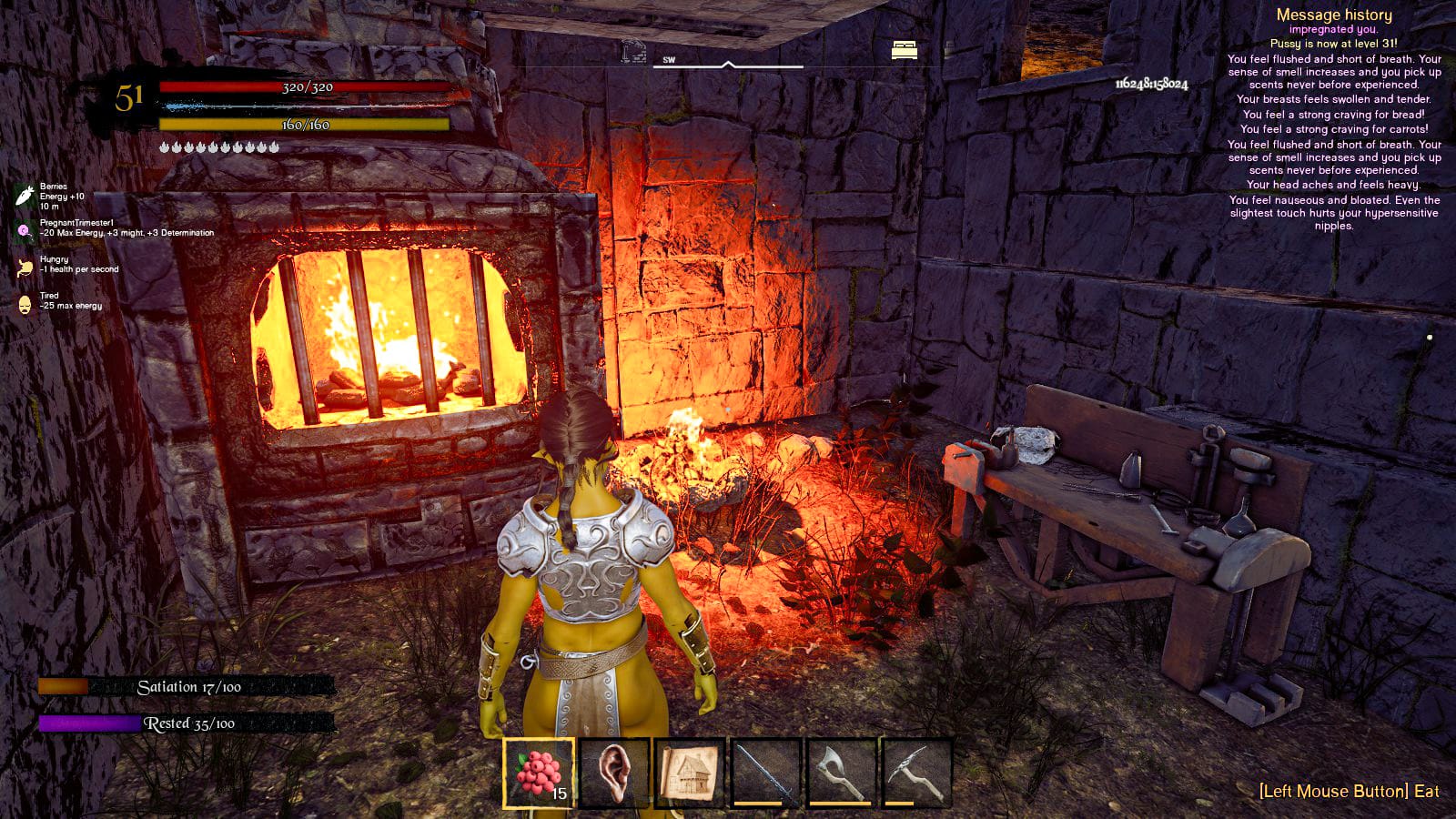Click the PregnantTrimester1 status icon

coord(25,231)
